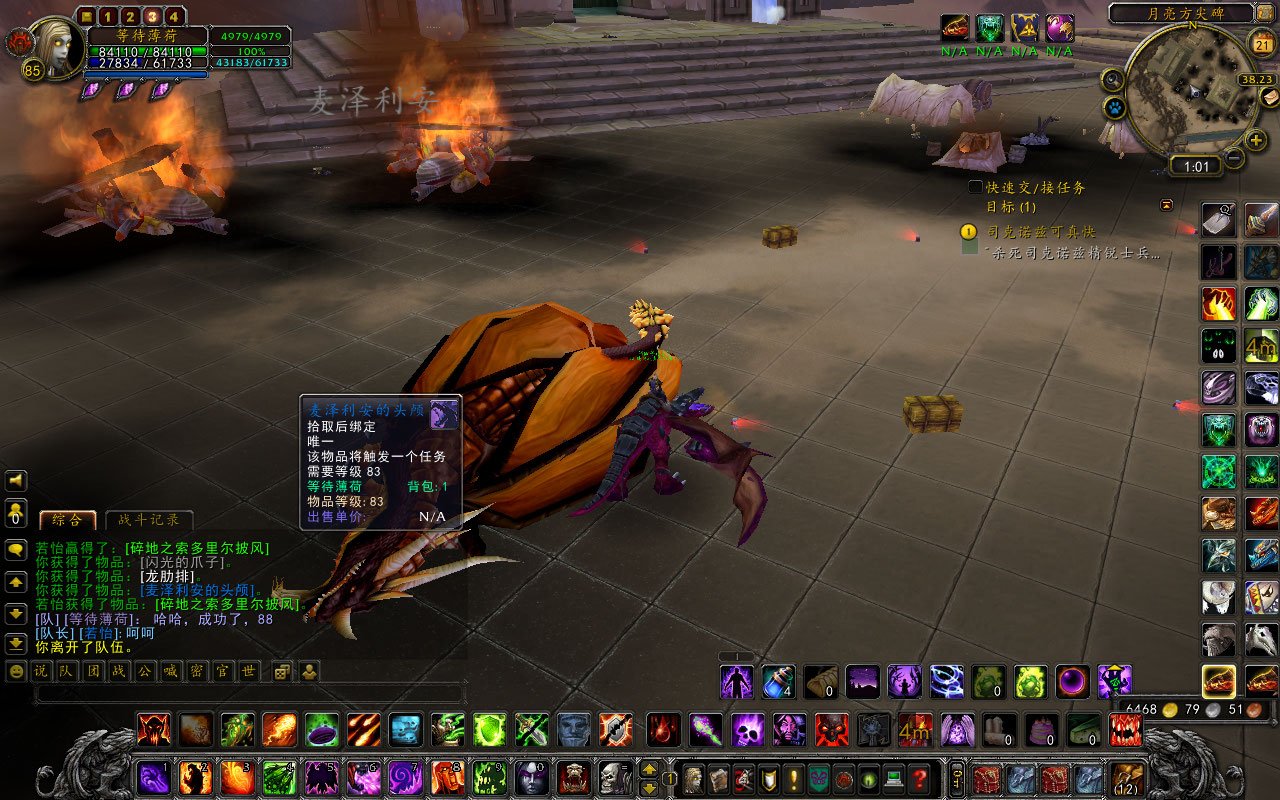The image size is (1280, 800).
Task: Collapse the quest tracker with the arrow button
Action: pyautogui.click(x=1166, y=205)
